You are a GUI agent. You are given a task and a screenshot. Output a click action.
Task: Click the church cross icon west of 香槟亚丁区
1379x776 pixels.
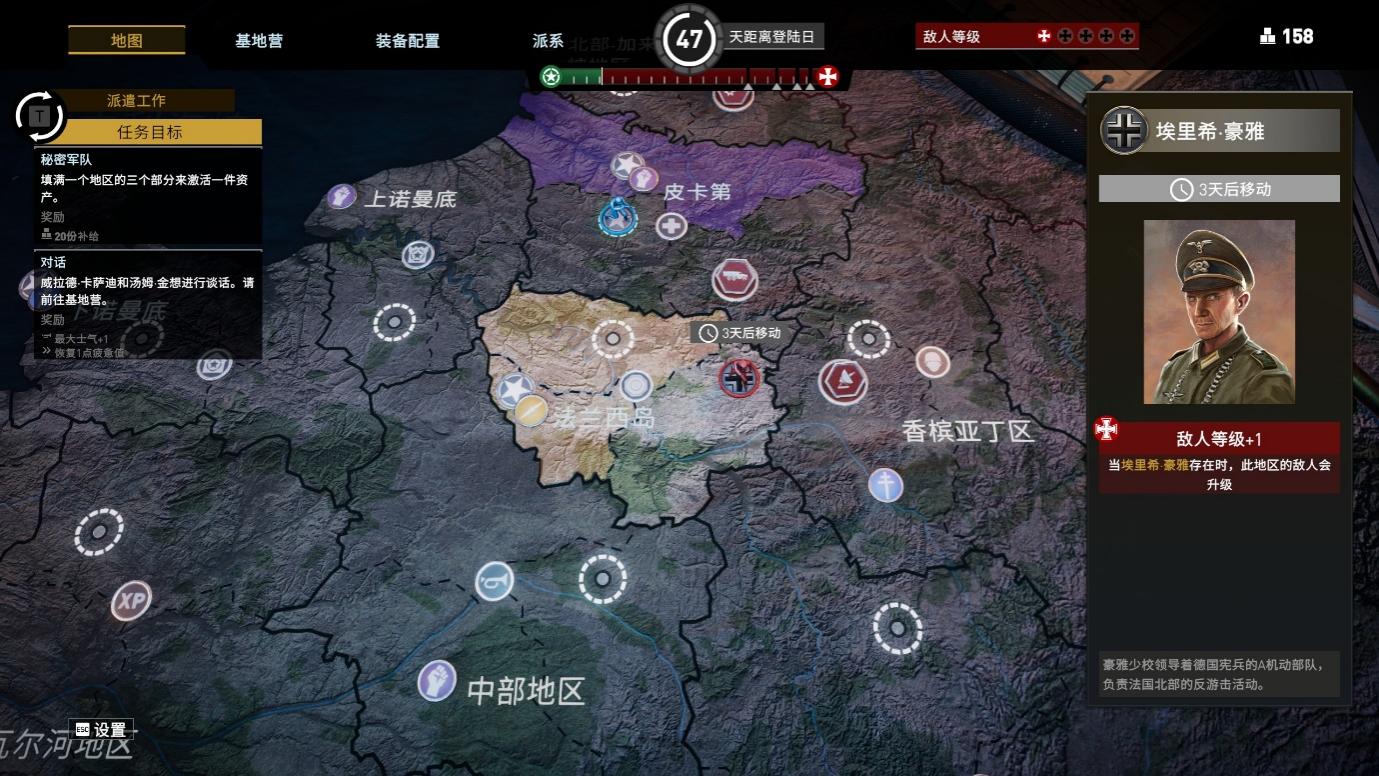click(x=885, y=487)
